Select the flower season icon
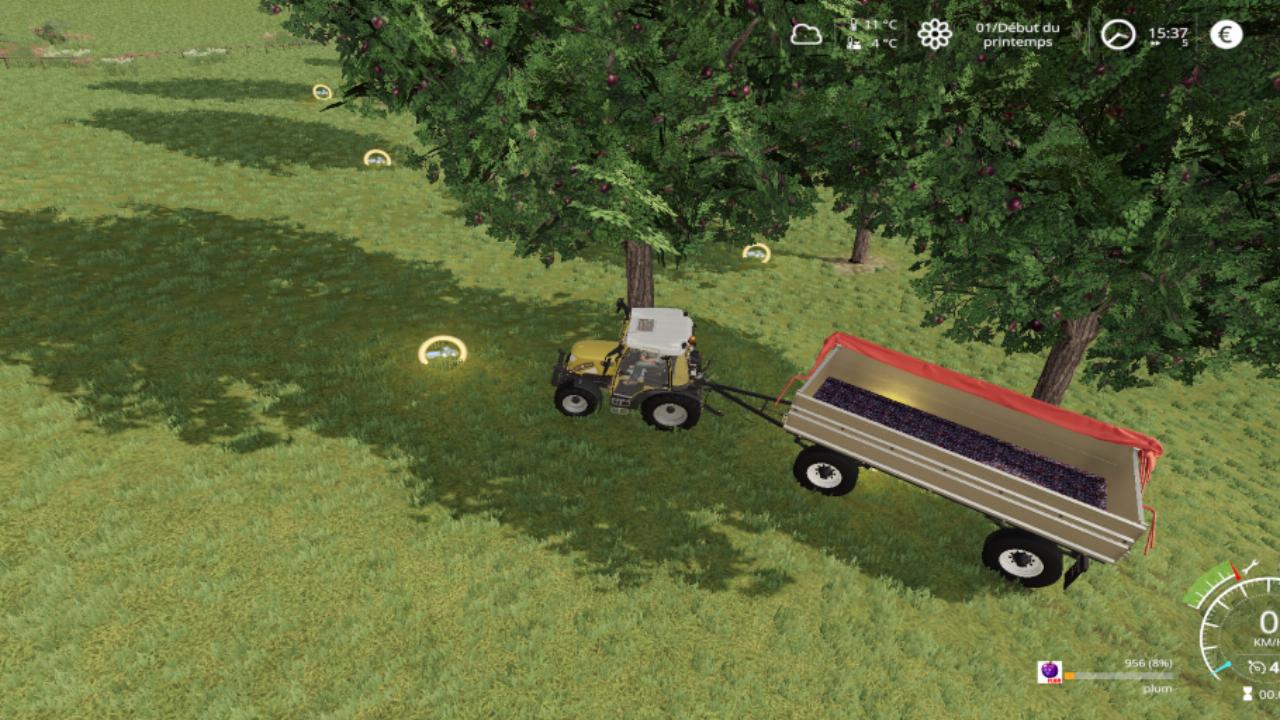 pos(934,35)
